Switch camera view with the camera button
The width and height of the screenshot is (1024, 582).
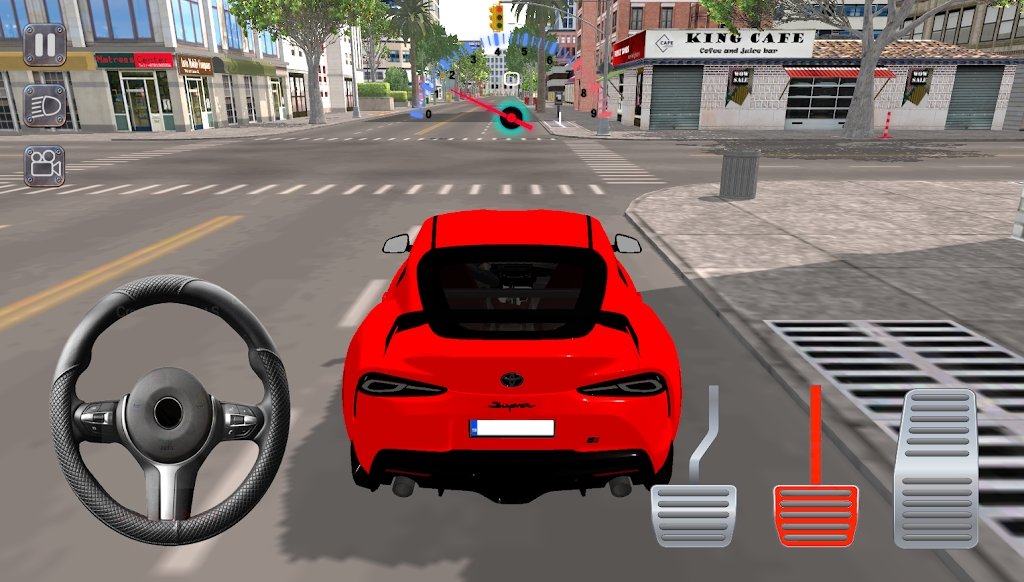coord(44,166)
